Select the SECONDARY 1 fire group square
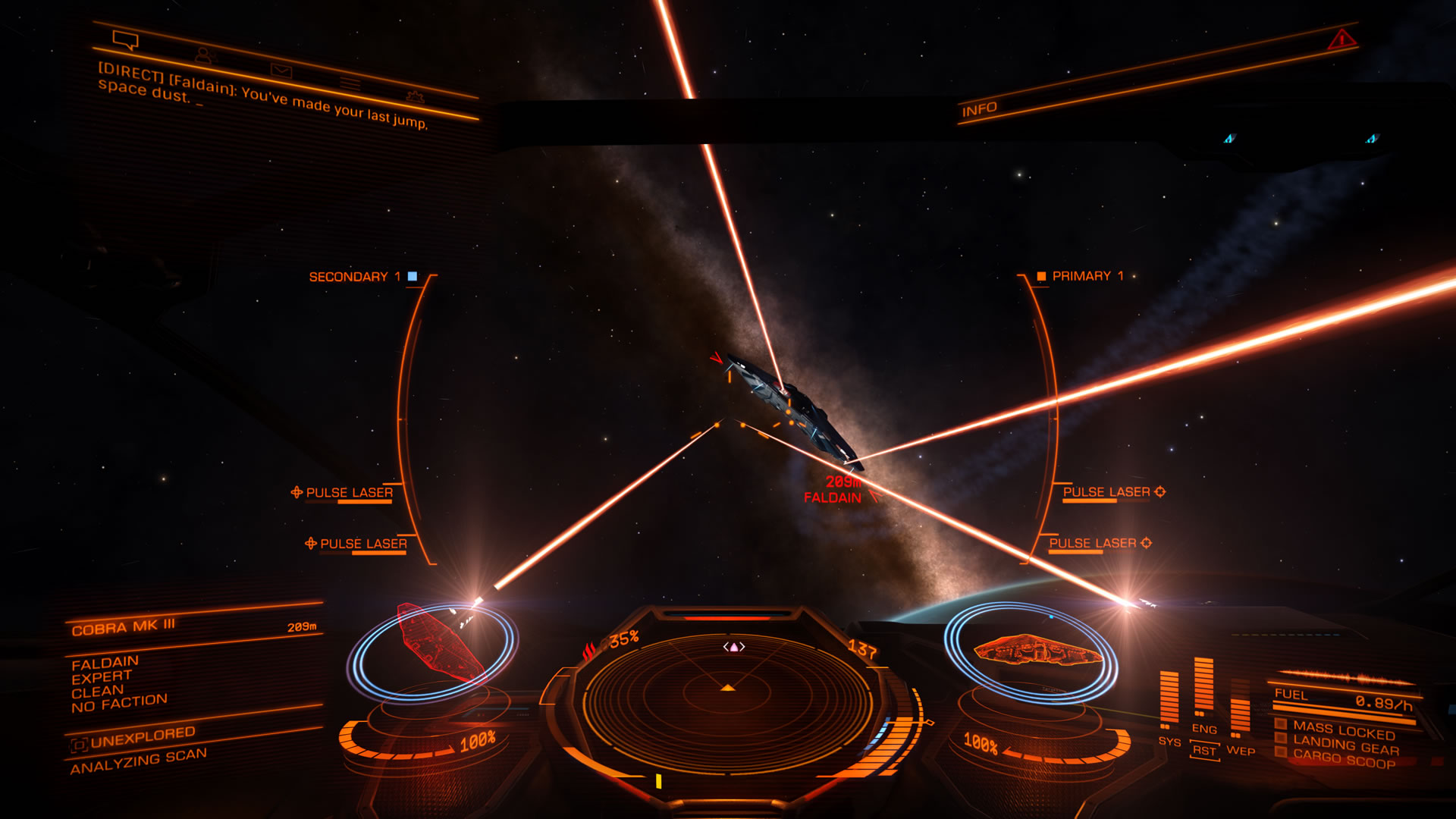 pyautogui.click(x=412, y=278)
